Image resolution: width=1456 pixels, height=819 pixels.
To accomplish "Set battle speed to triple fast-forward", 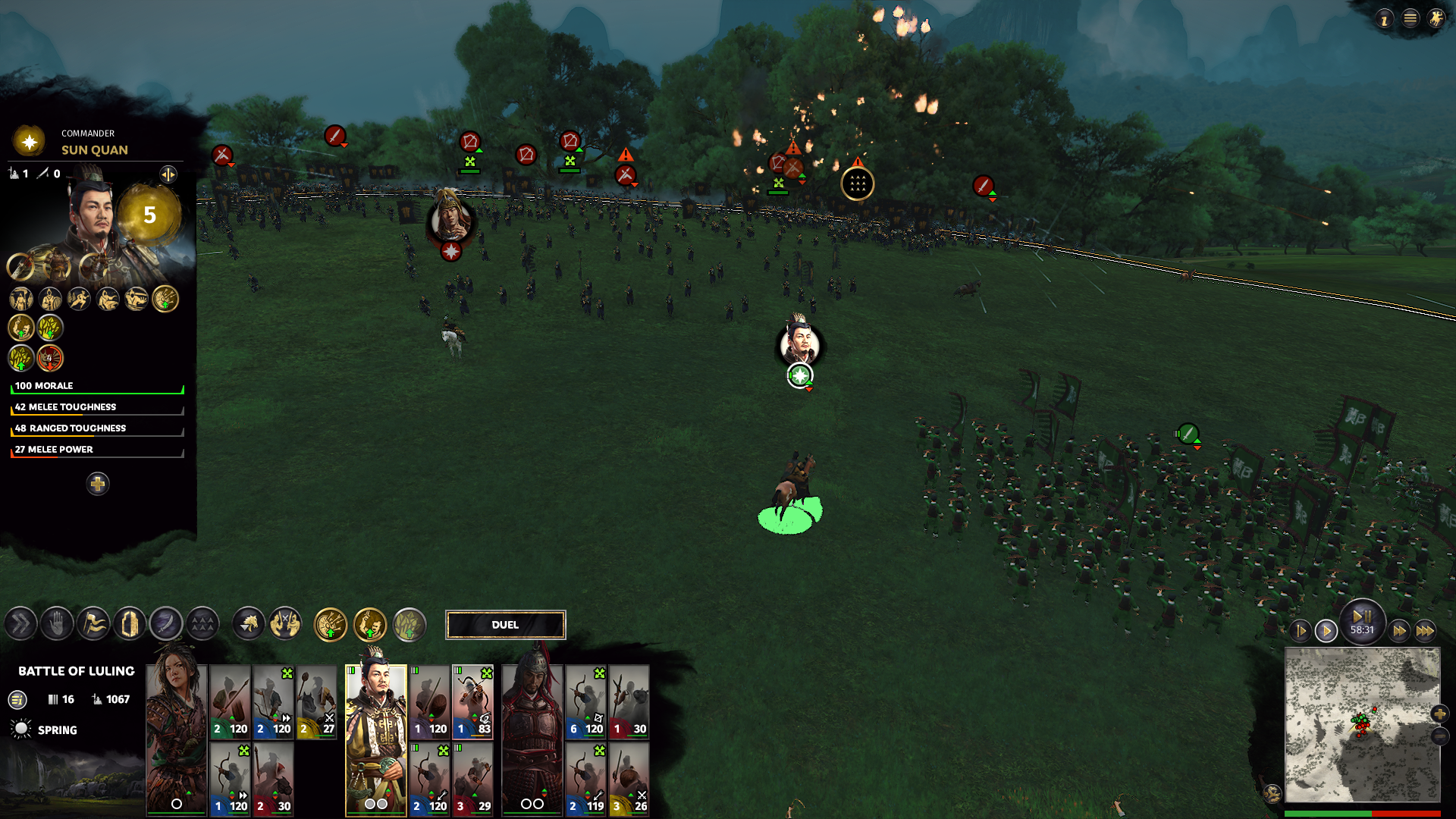I will [x=1425, y=631].
